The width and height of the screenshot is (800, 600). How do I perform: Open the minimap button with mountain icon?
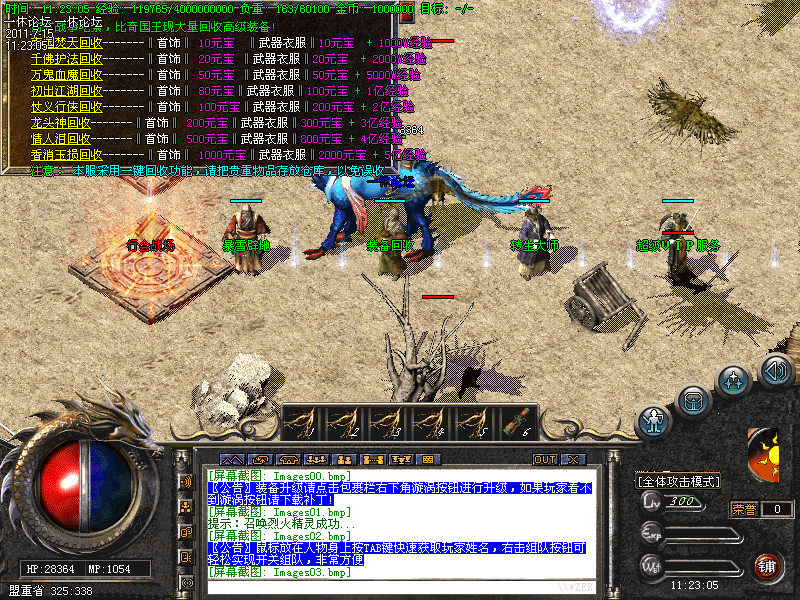tap(232, 459)
